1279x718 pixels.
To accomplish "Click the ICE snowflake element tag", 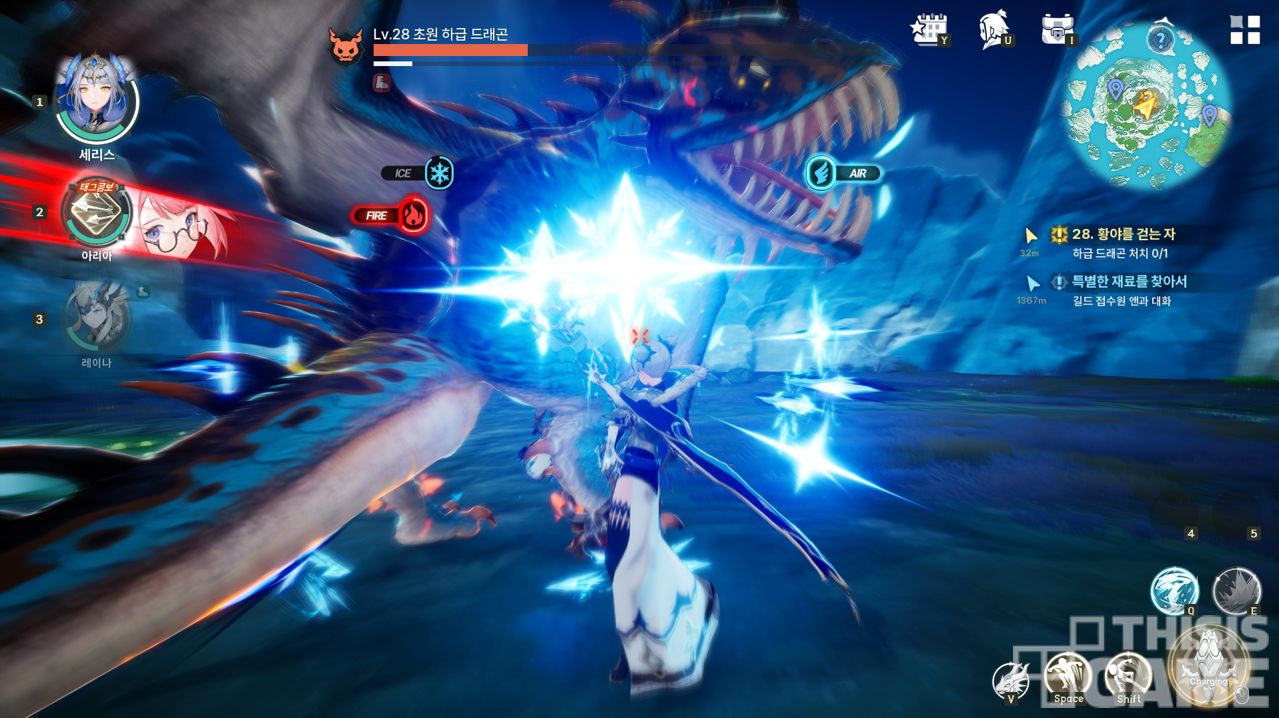I will click(x=438, y=173).
